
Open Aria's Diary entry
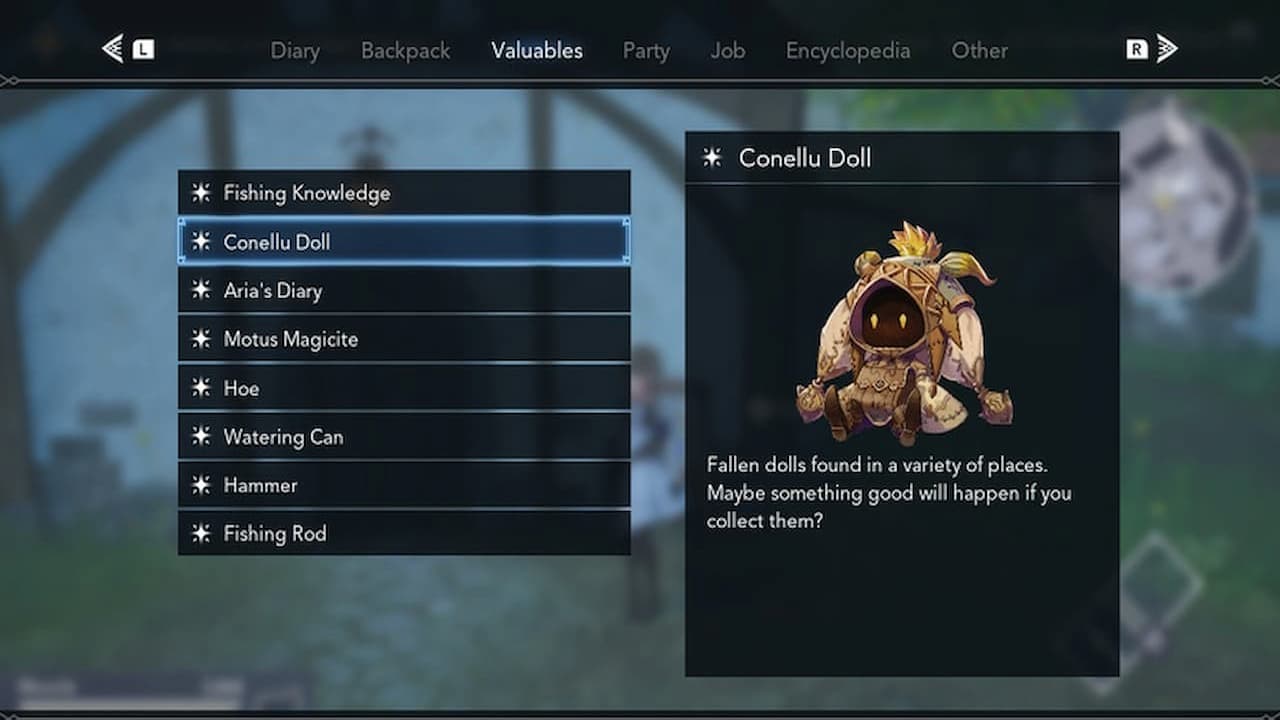point(404,291)
